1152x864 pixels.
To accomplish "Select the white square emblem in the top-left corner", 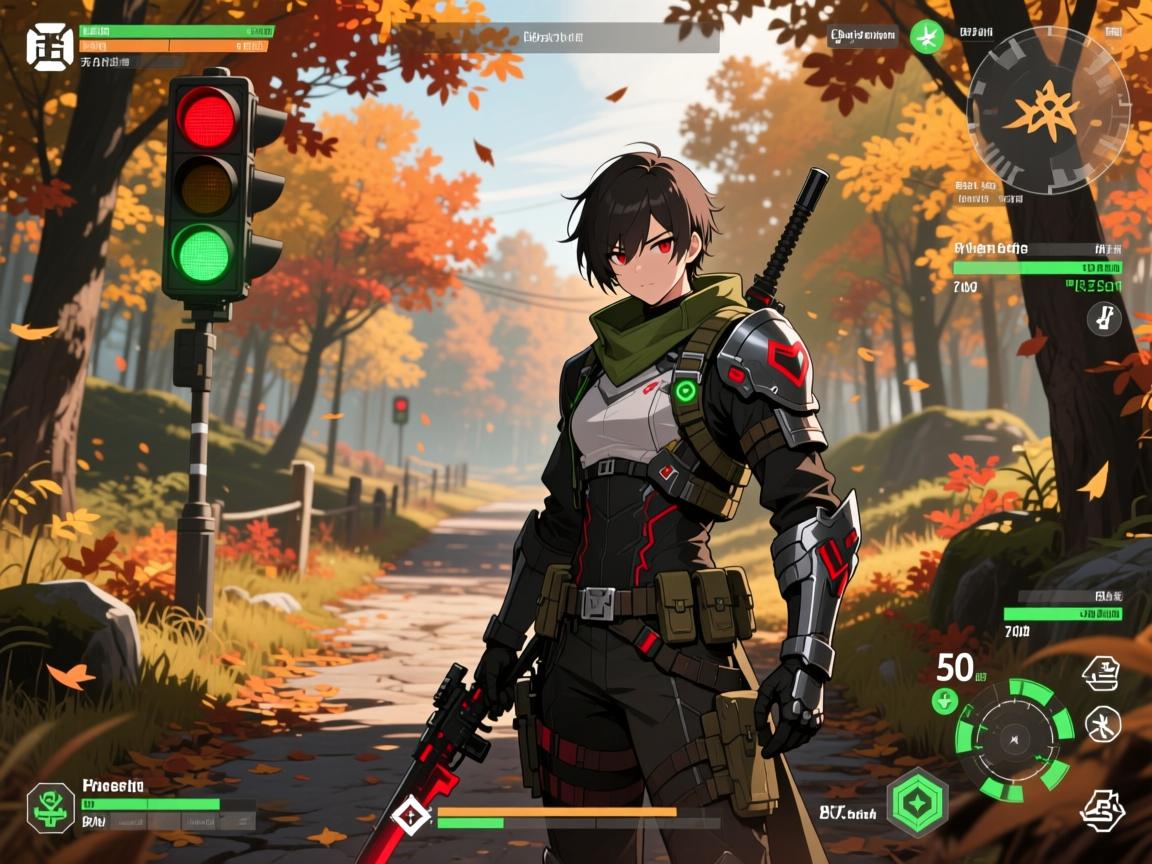I will (50, 46).
